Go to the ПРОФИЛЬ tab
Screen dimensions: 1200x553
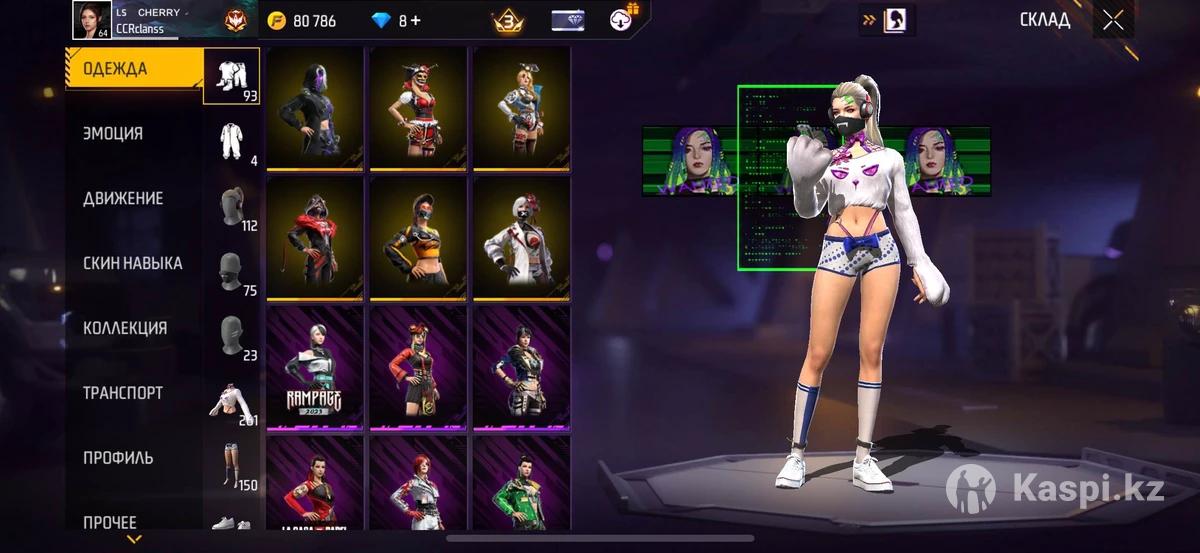point(118,458)
